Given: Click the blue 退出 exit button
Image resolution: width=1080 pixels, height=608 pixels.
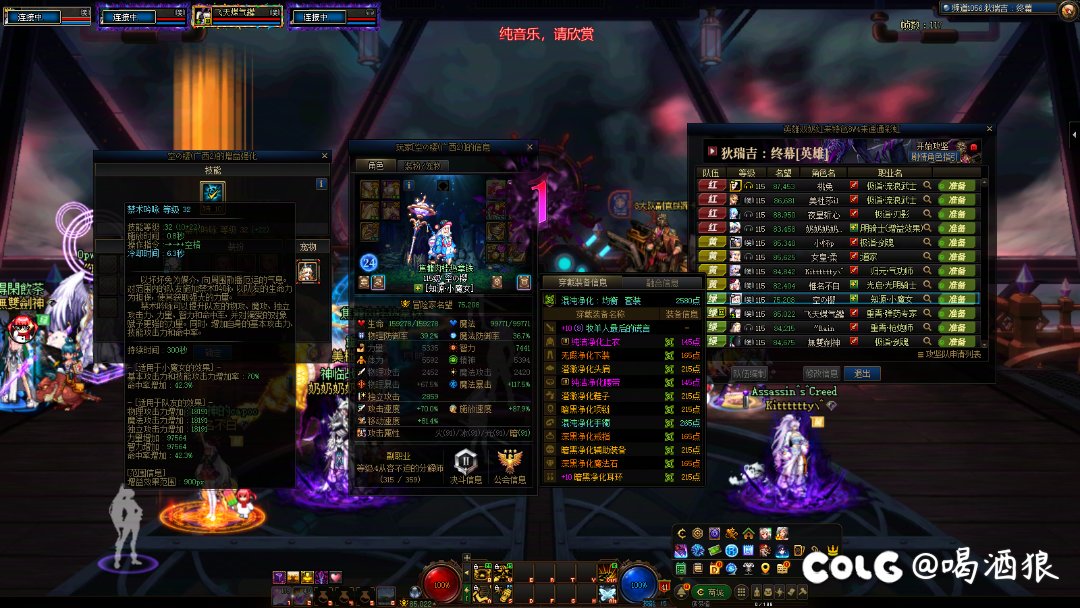Looking at the screenshot, I should click(x=862, y=373).
